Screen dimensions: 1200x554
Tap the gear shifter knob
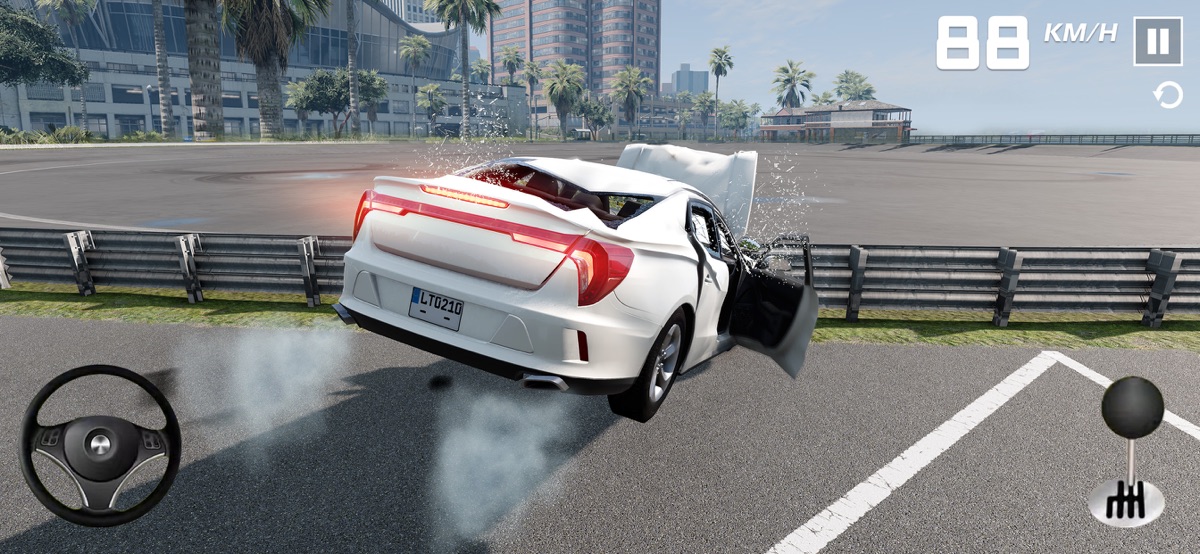click(x=1132, y=408)
